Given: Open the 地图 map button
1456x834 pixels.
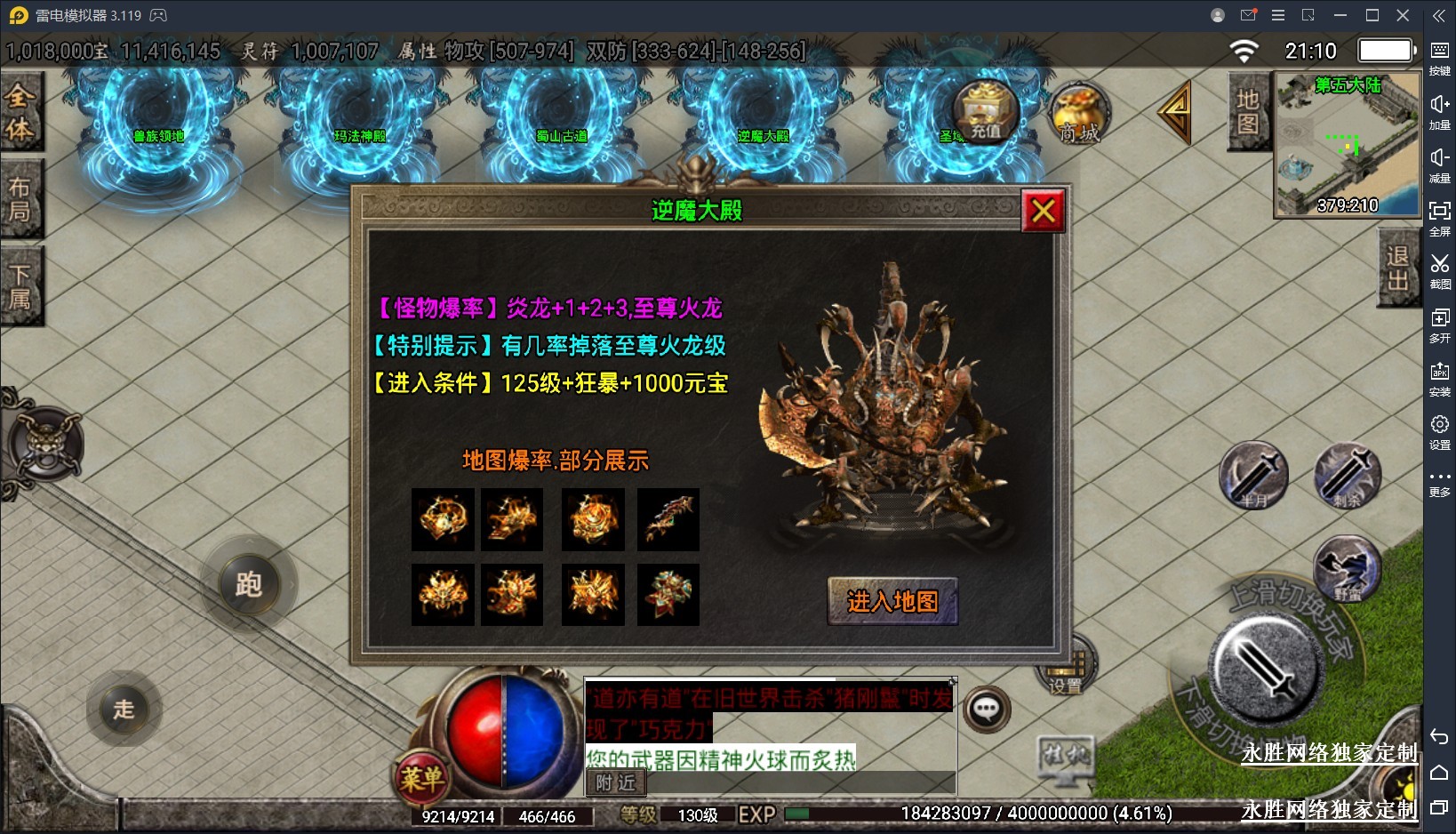Looking at the screenshot, I should [1248, 111].
